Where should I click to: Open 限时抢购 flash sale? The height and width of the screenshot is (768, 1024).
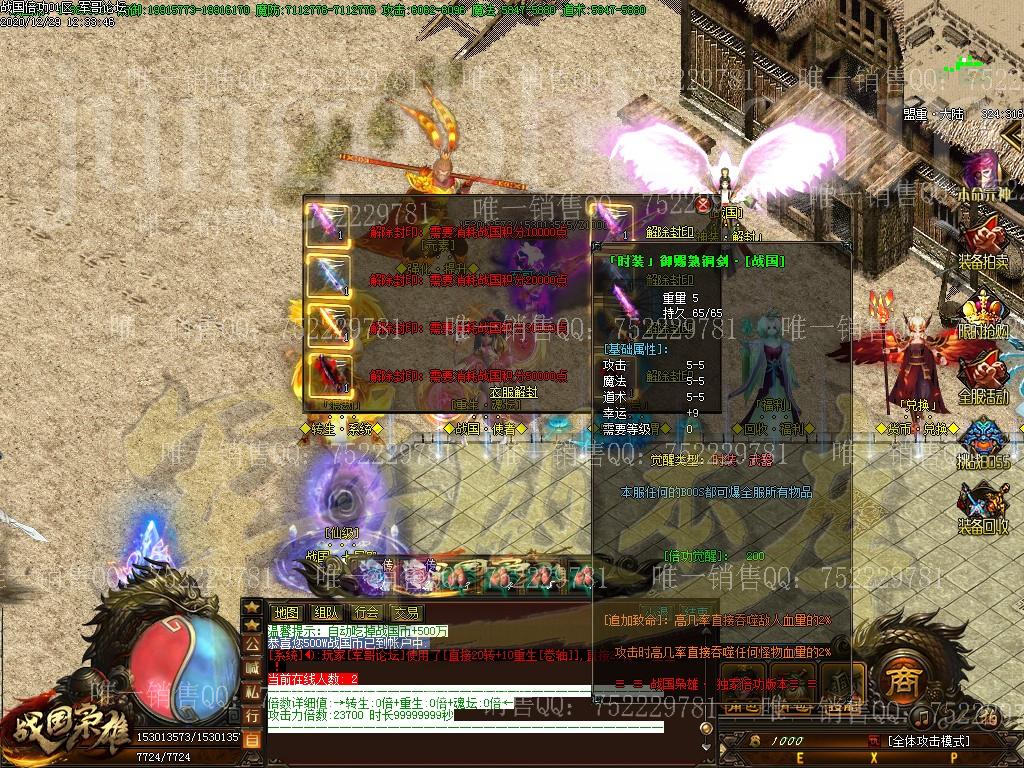984,314
